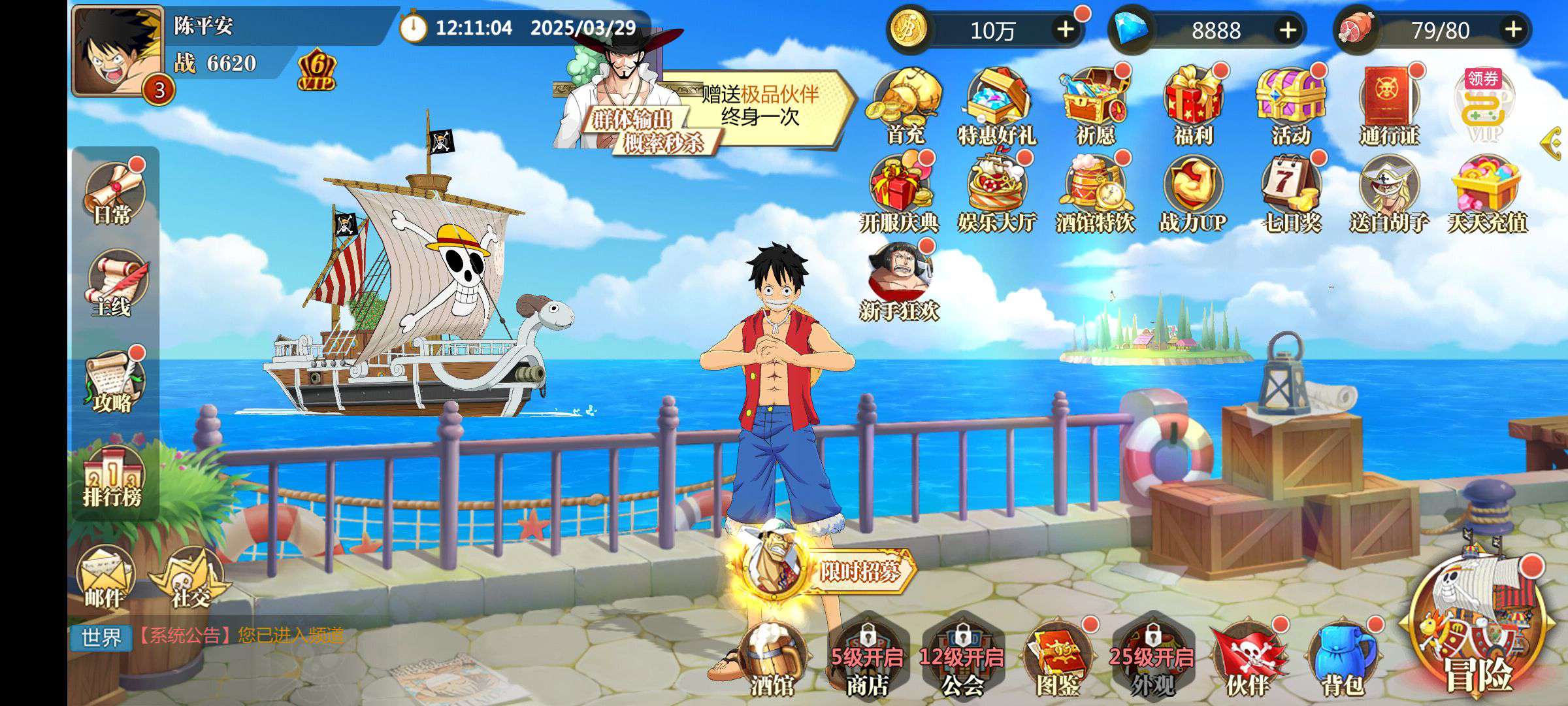This screenshot has width=1568, height=706.
Task: Open the 社交 social menu
Action: coord(189,579)
